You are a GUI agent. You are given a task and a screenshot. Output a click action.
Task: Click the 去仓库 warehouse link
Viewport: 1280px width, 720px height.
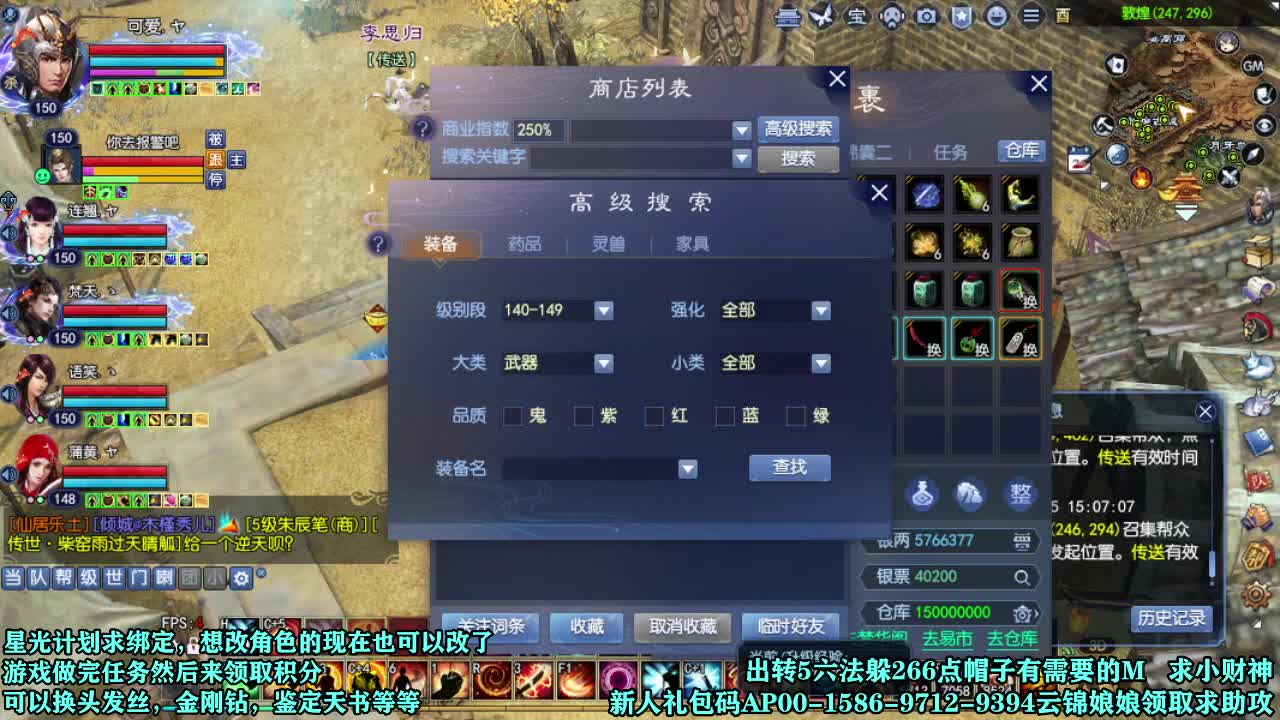point(1014,637)
